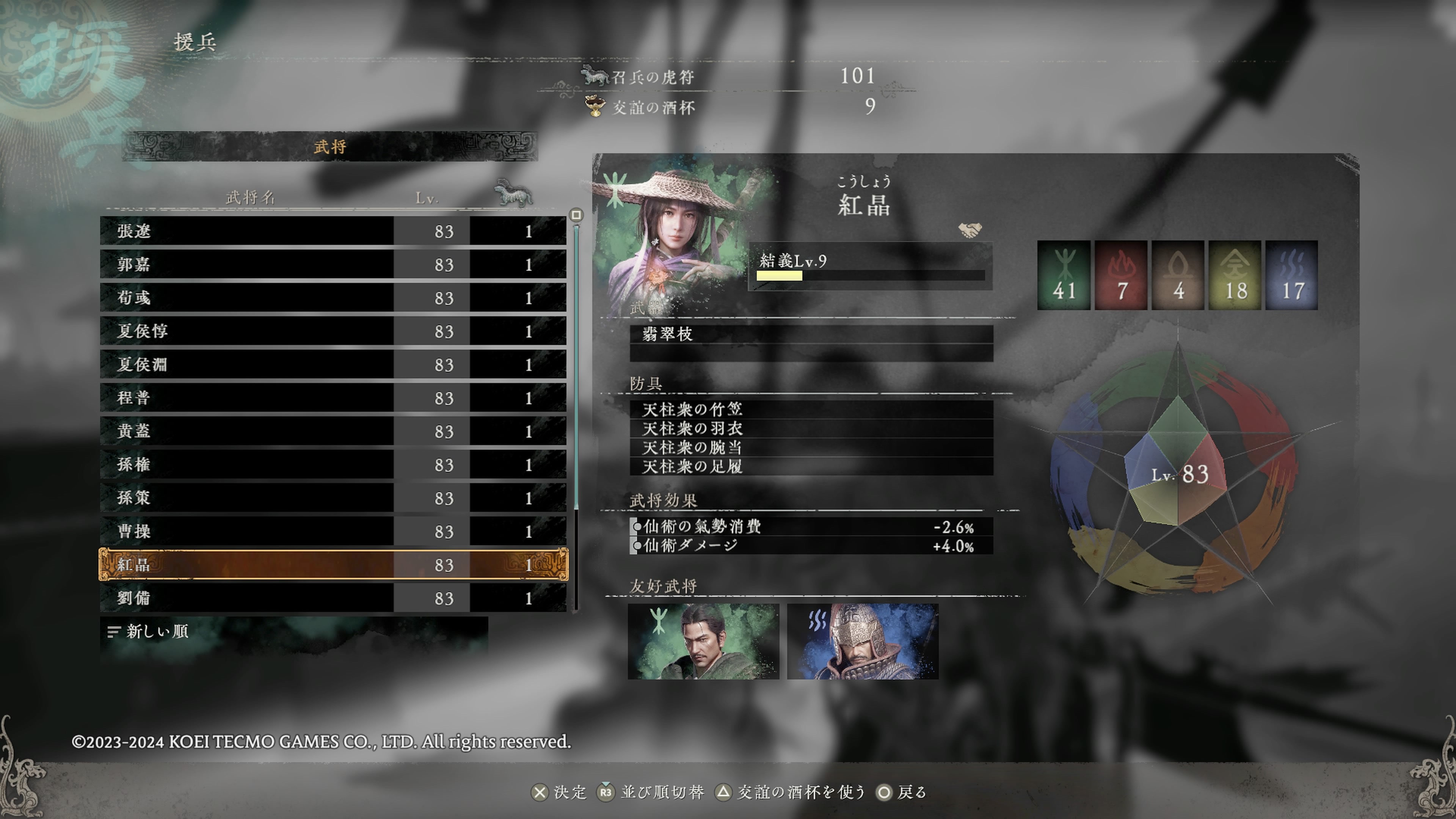
Task: Choose 郭嘉 from the reinforcement list
Action: (x=333, y=265)
